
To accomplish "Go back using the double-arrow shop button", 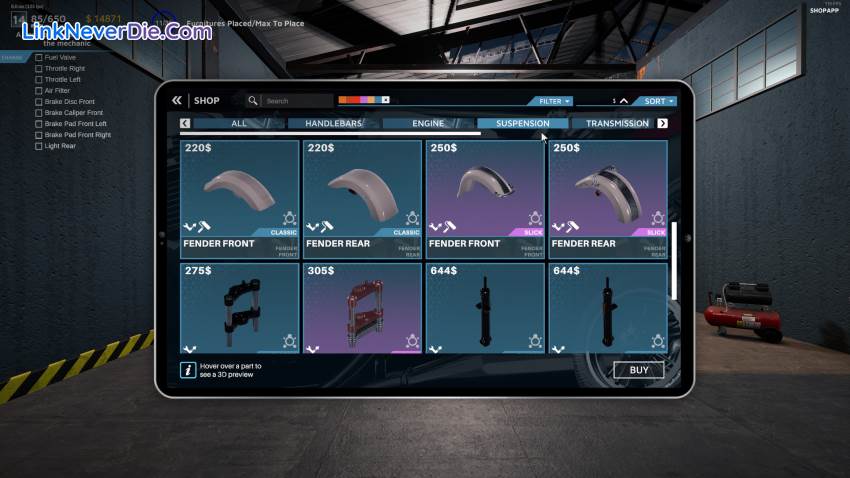I will click(x=177, y=100).
